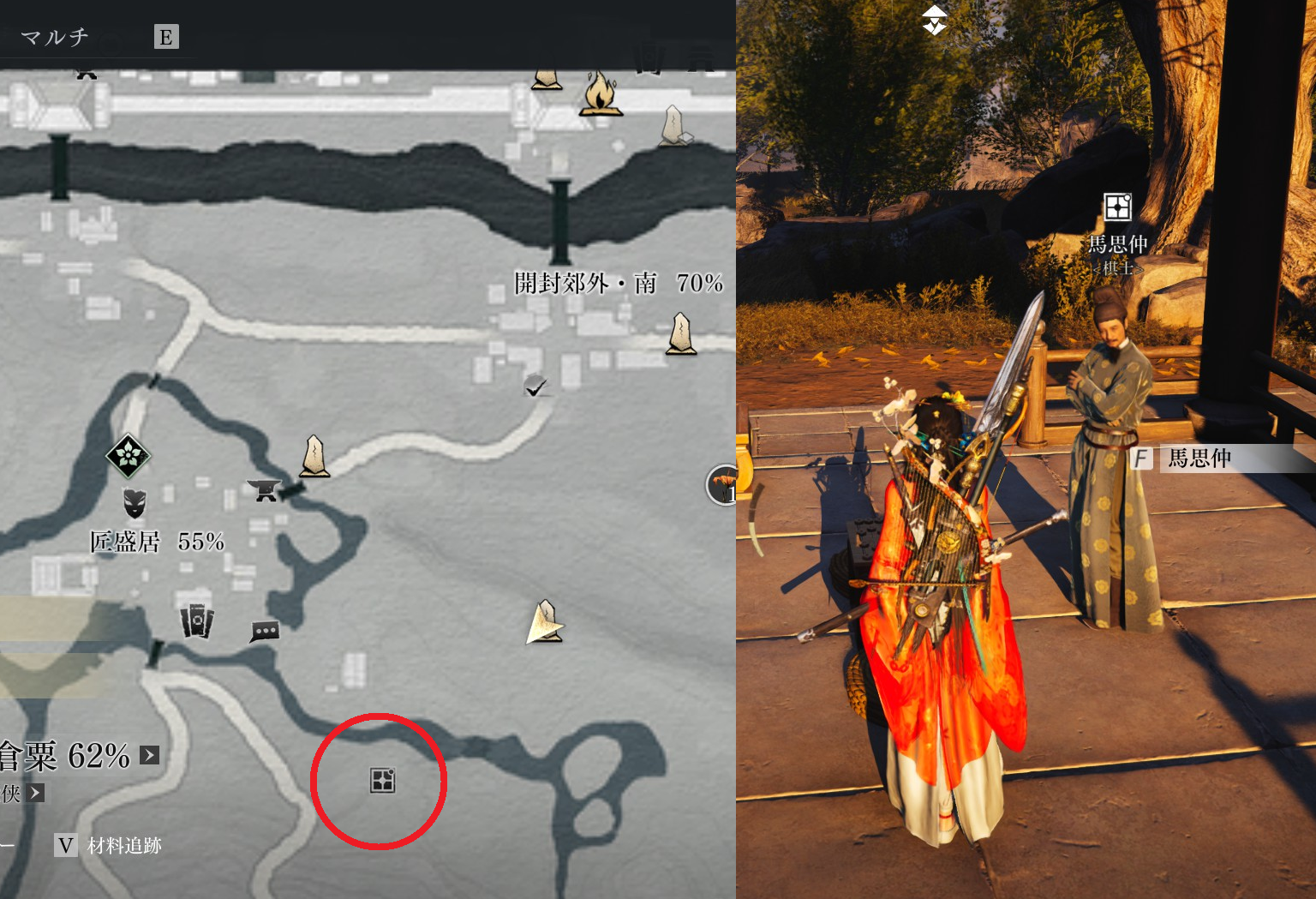Toggle 材料追跡 material tracking
The height and width of the screenshot is (899, 1316).
click(x=109, y=846)
